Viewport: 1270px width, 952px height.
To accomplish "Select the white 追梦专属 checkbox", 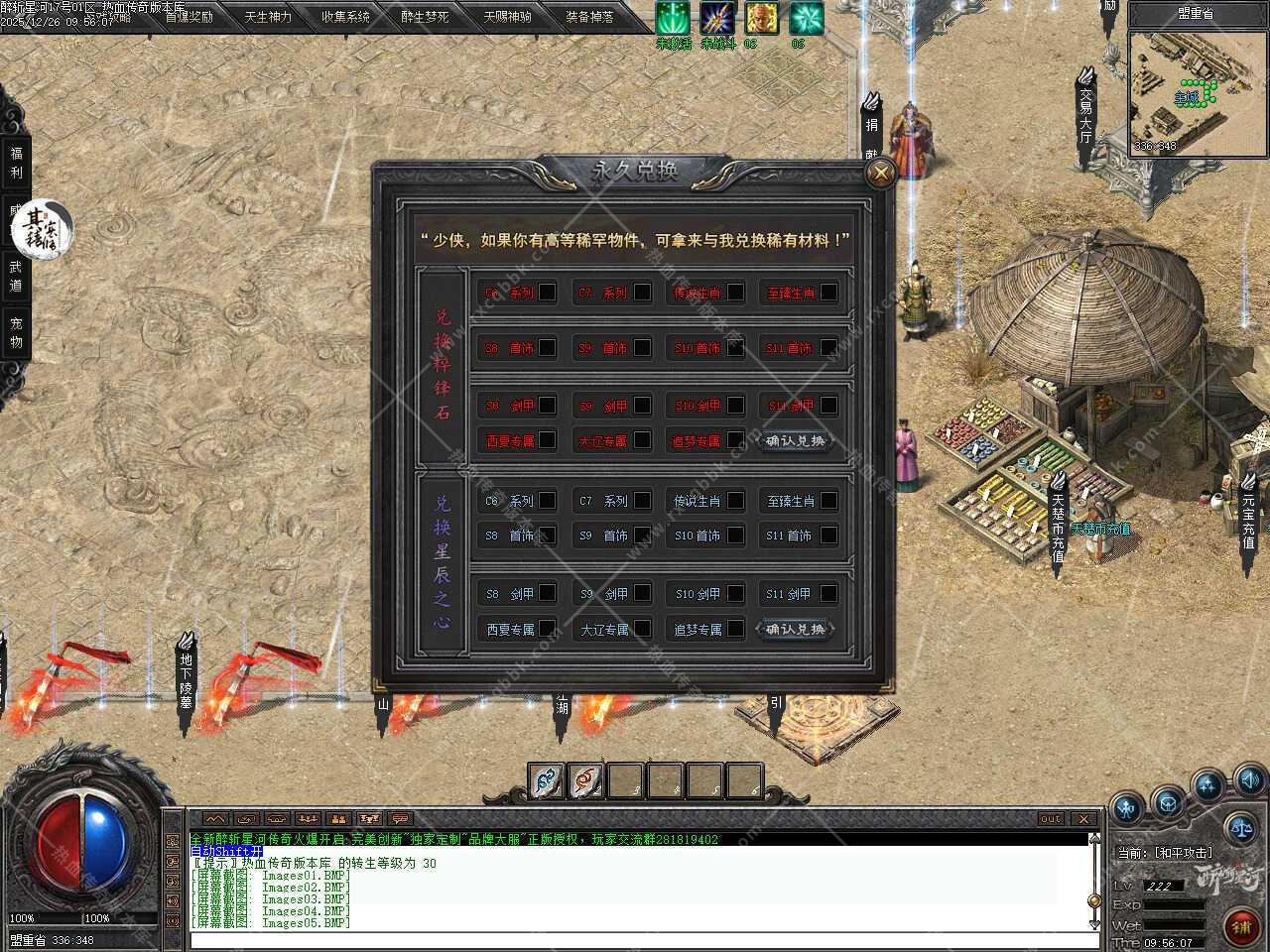I will pos(735,629).
